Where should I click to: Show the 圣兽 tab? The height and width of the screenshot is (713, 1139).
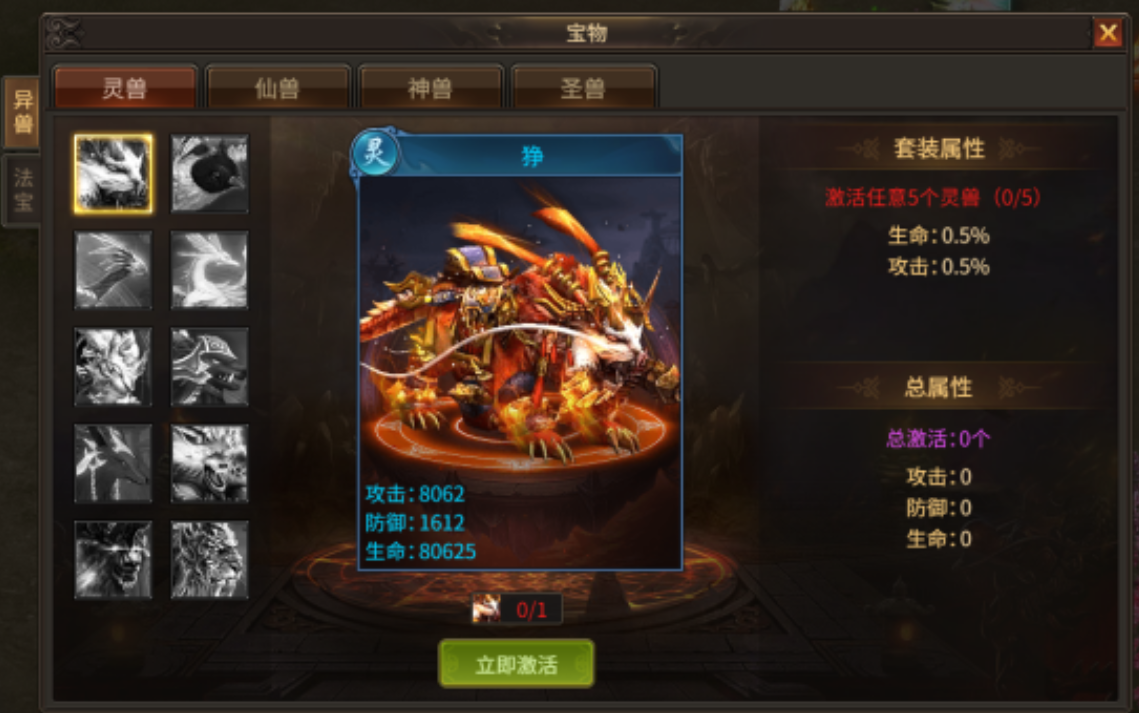pos(583,88)
